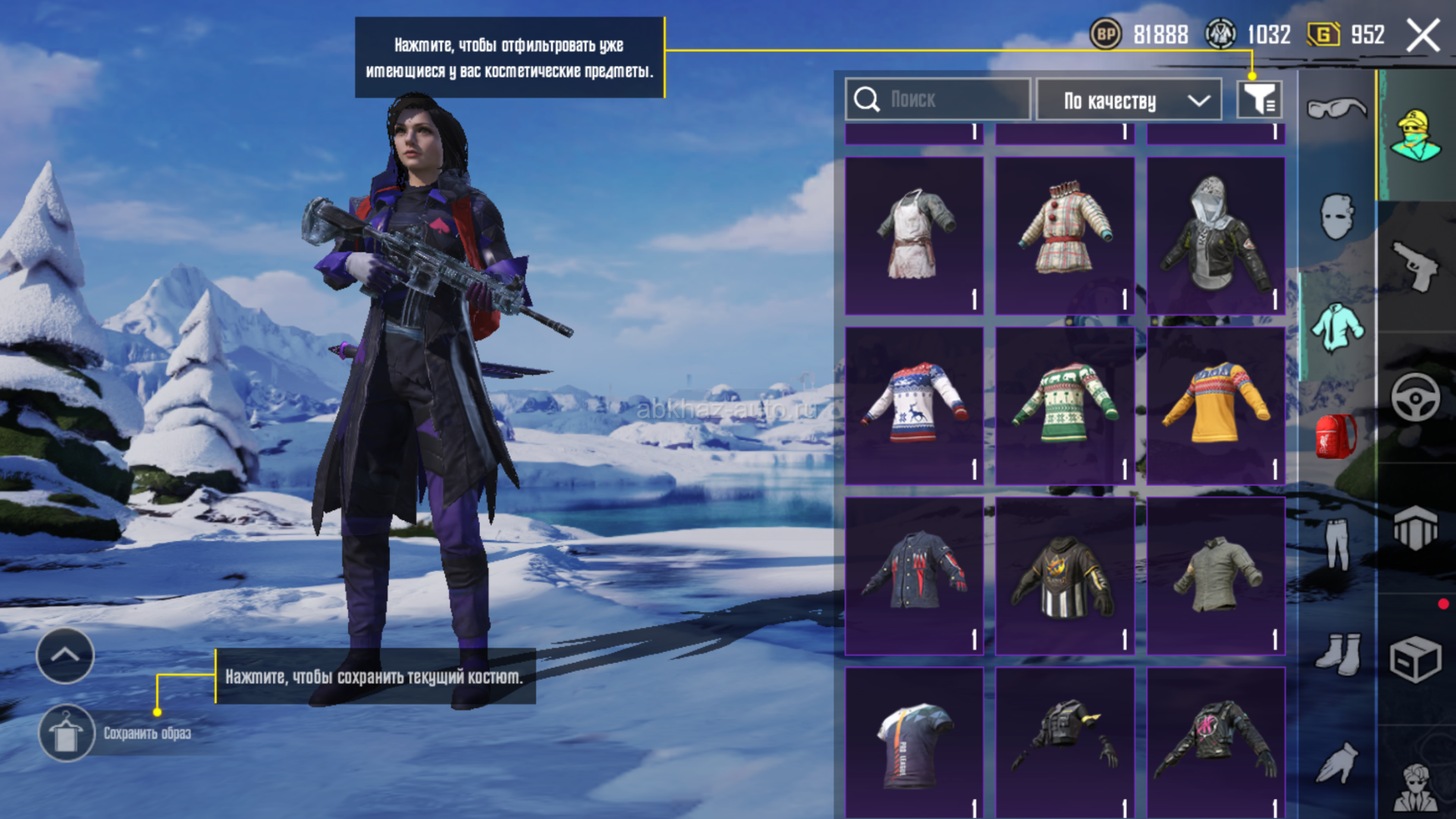Toggle the owned-cosmetics filter funnel button
The image size is (1456, 819).
click(1259, 99)
